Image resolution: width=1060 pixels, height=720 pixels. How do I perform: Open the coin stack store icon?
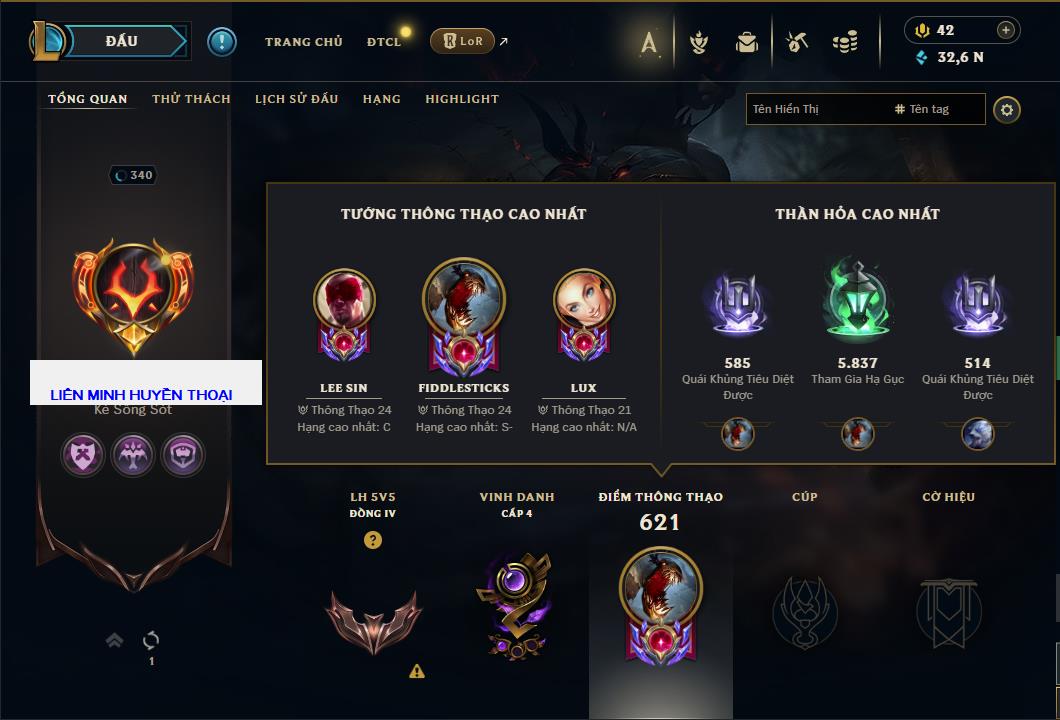pos(845,42)
